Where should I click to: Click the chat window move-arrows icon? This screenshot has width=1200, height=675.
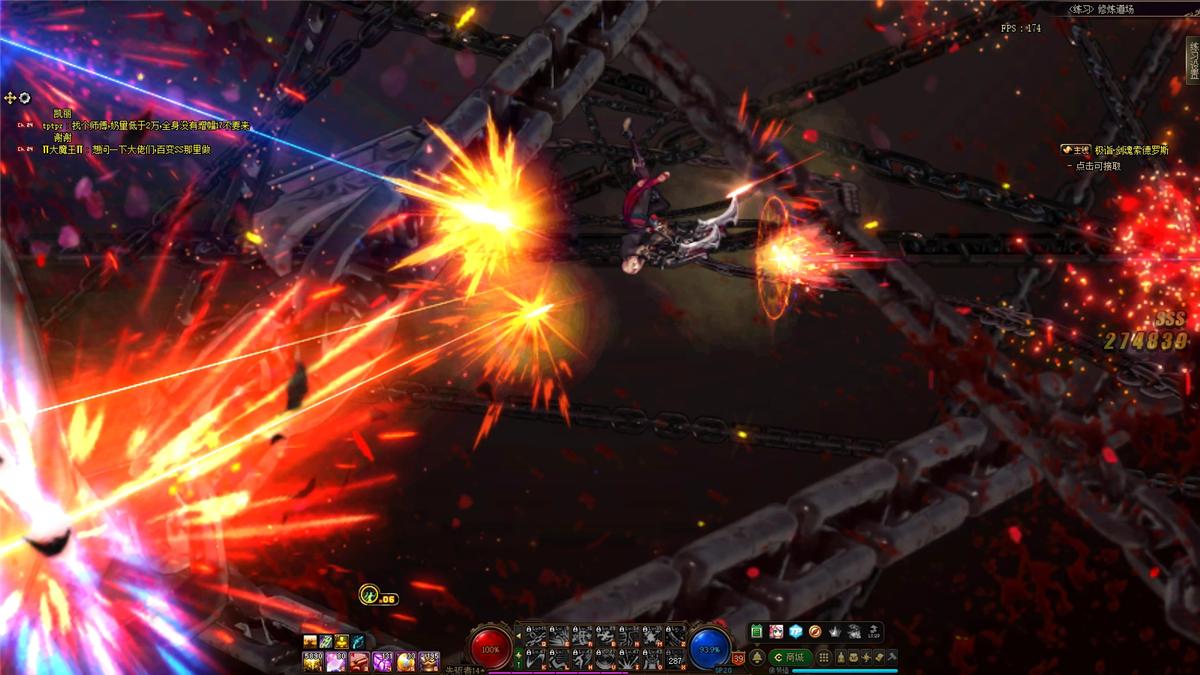click(x=11, y=98)
